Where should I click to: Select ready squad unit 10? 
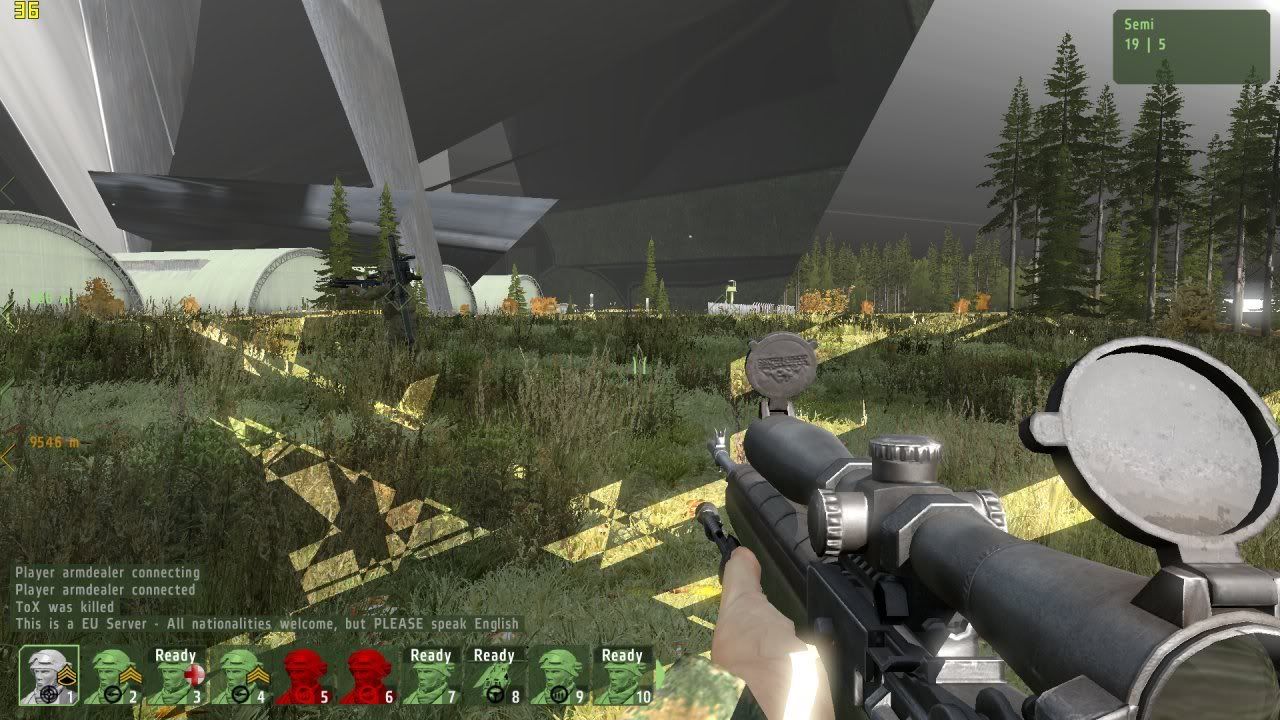coord(622,677)
